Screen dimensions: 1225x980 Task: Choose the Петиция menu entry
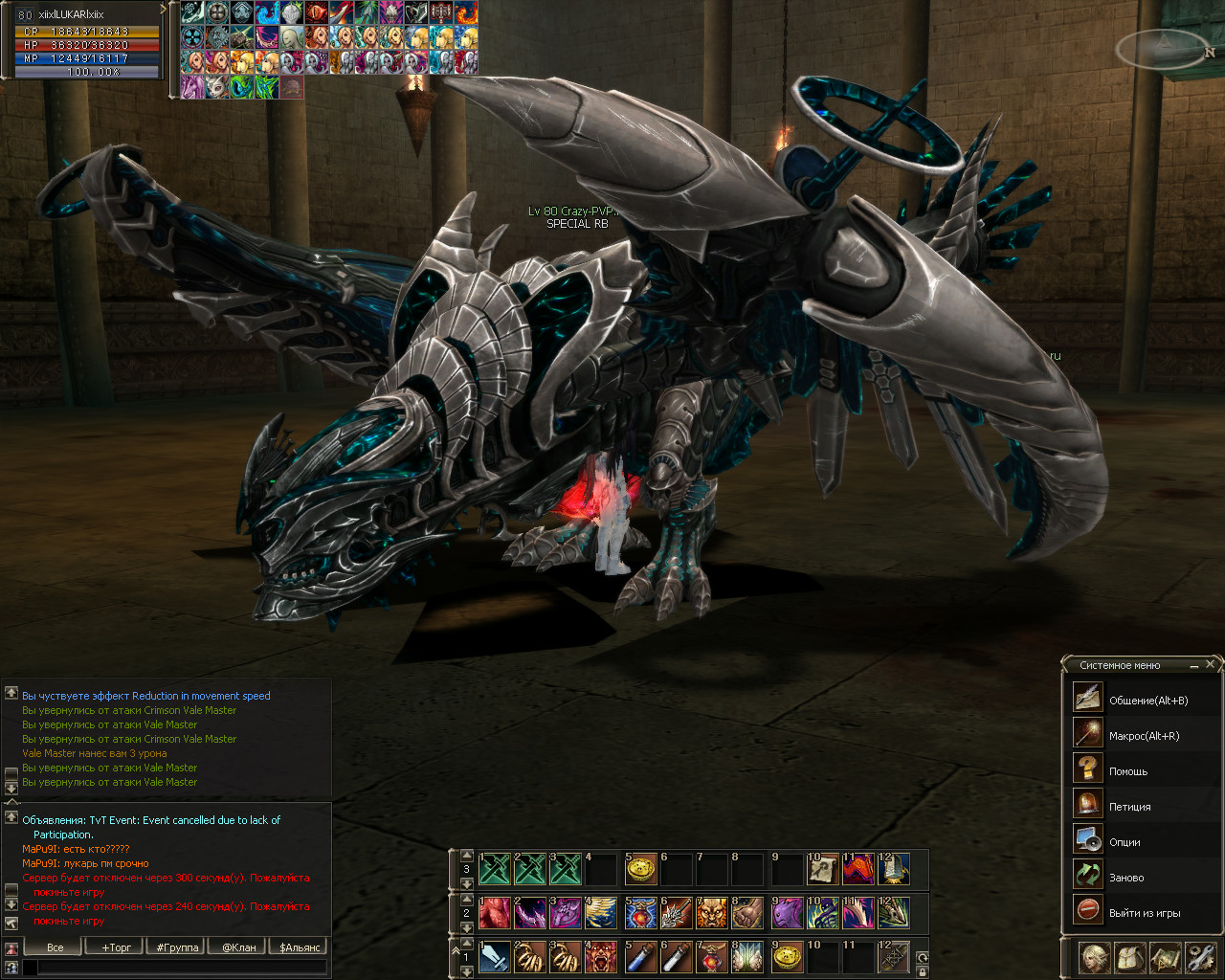pyautogui.click(x=1129, y=807)
